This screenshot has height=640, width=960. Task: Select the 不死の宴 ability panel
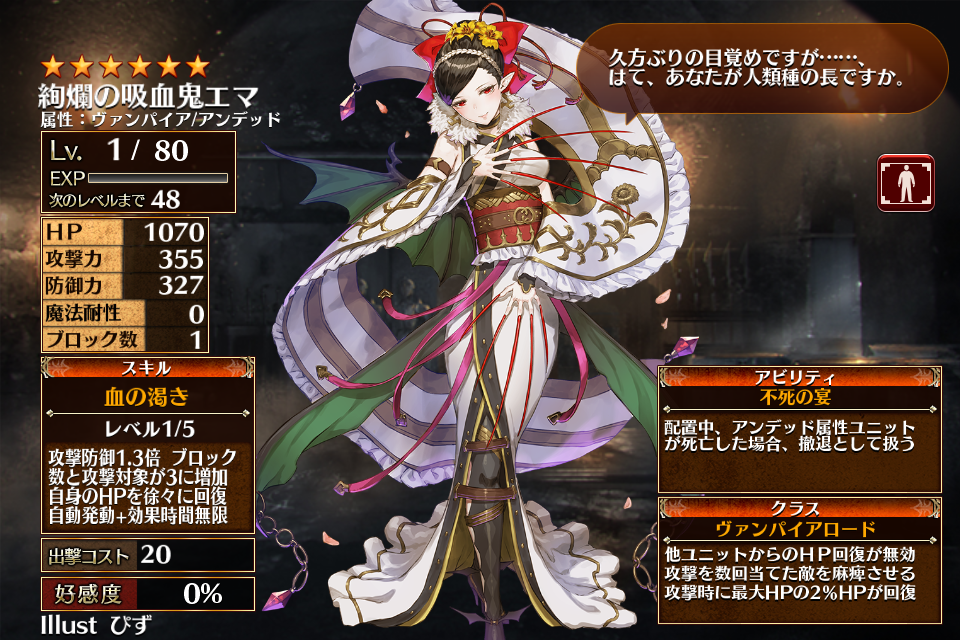(x=798, y=397)
